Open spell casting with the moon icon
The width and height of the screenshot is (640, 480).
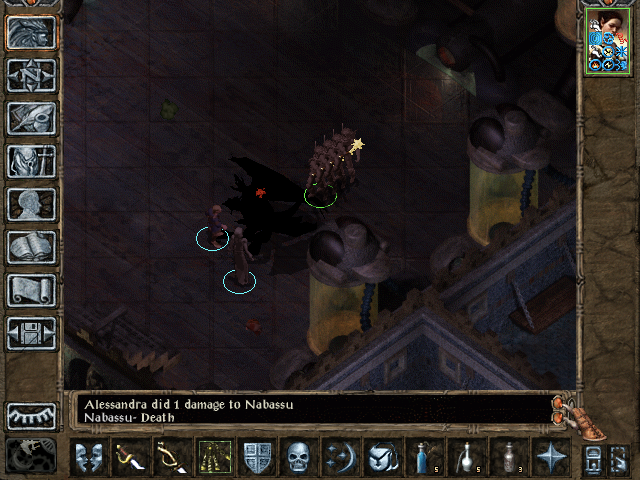(x=341, y=457)
